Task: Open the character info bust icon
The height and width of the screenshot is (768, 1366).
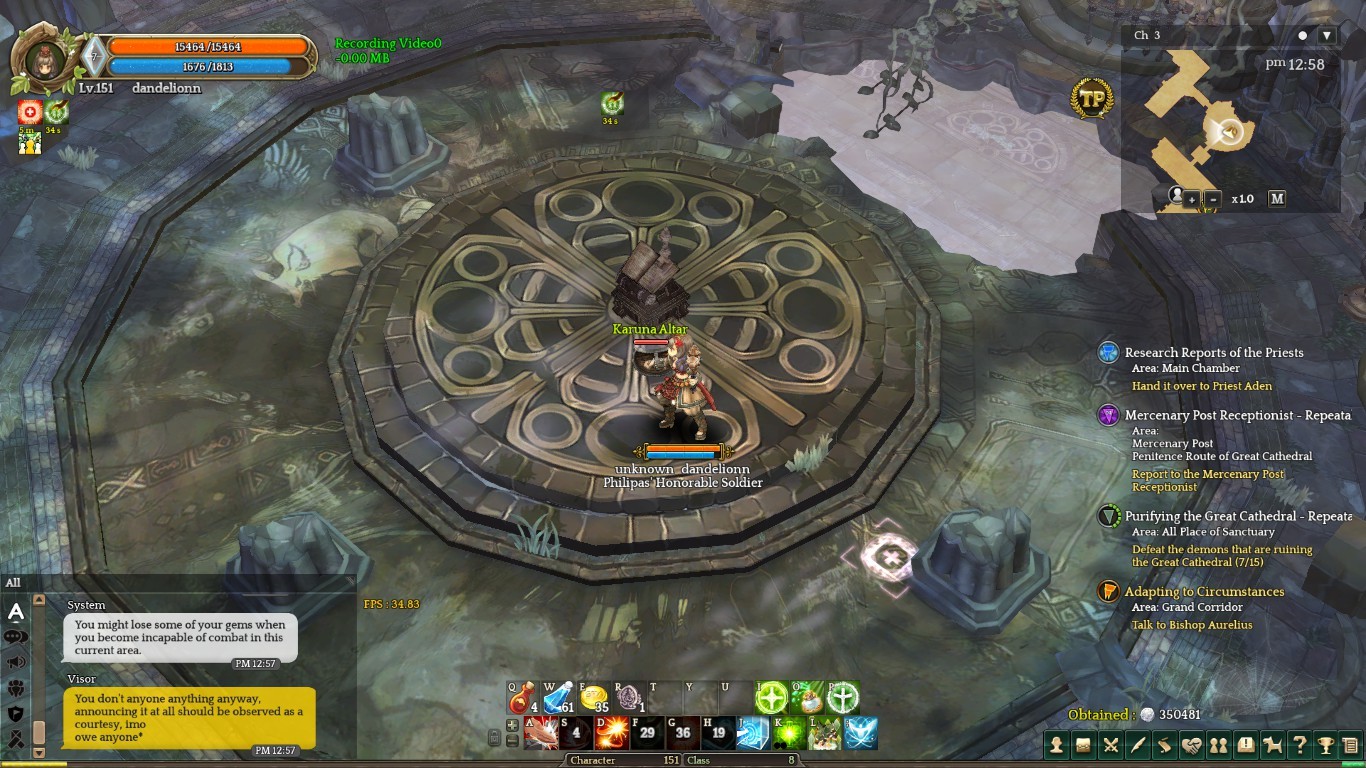Action: [x=1057, y=745]
